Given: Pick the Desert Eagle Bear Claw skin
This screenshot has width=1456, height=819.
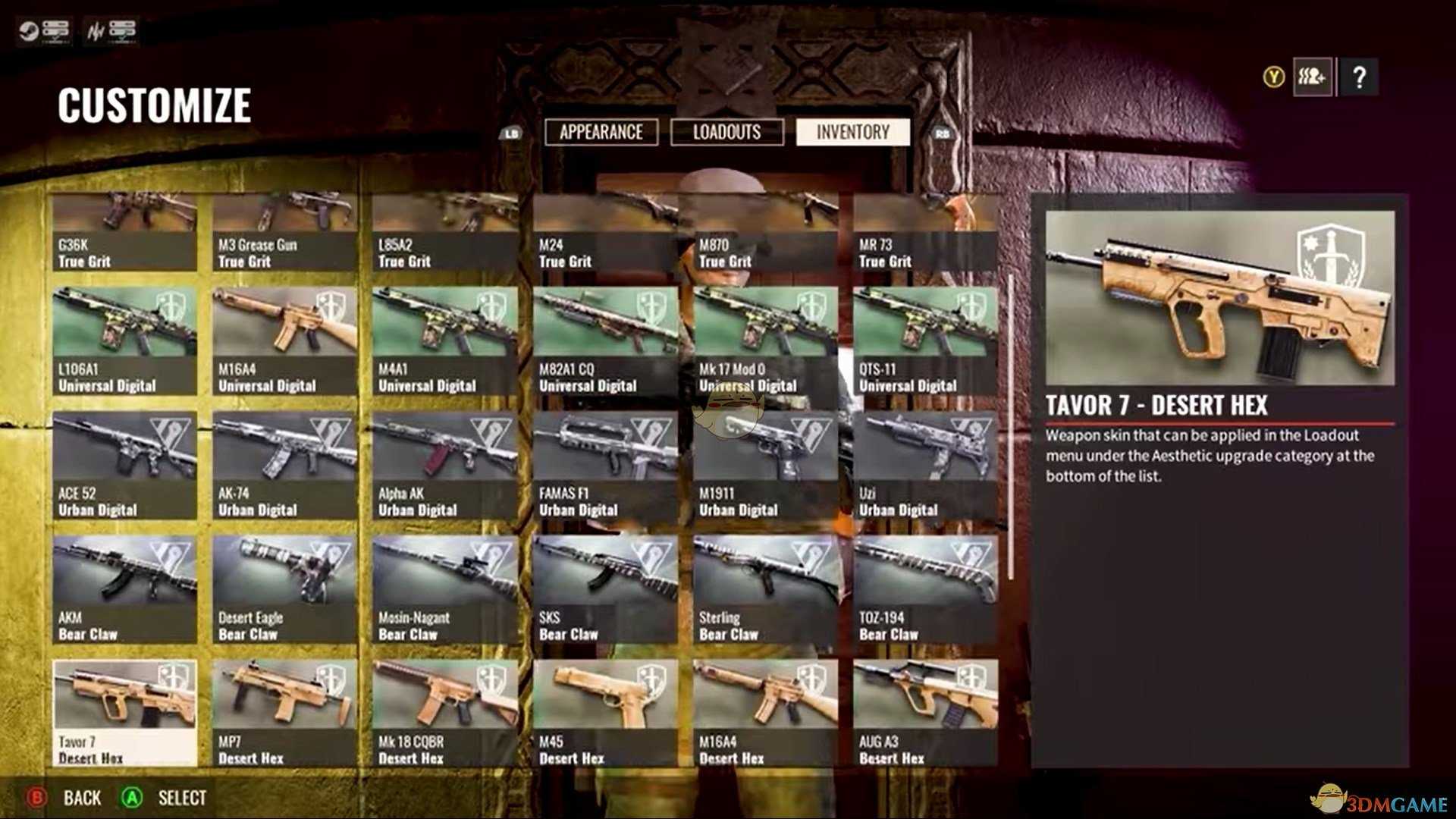Looking at the screenshot, I should click(284, 588).
